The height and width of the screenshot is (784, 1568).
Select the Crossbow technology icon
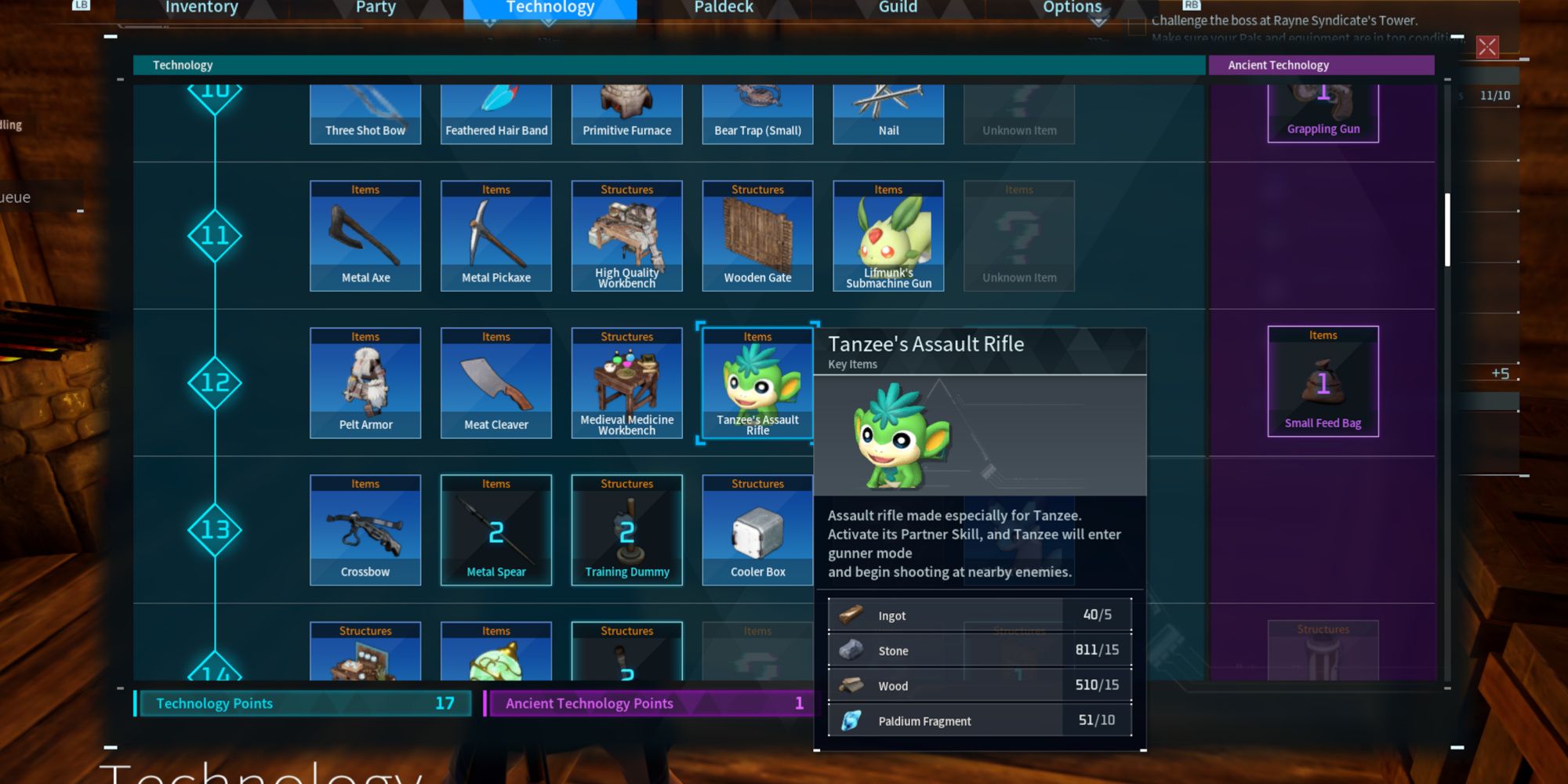pyautogui.click(x=365, y=530)
